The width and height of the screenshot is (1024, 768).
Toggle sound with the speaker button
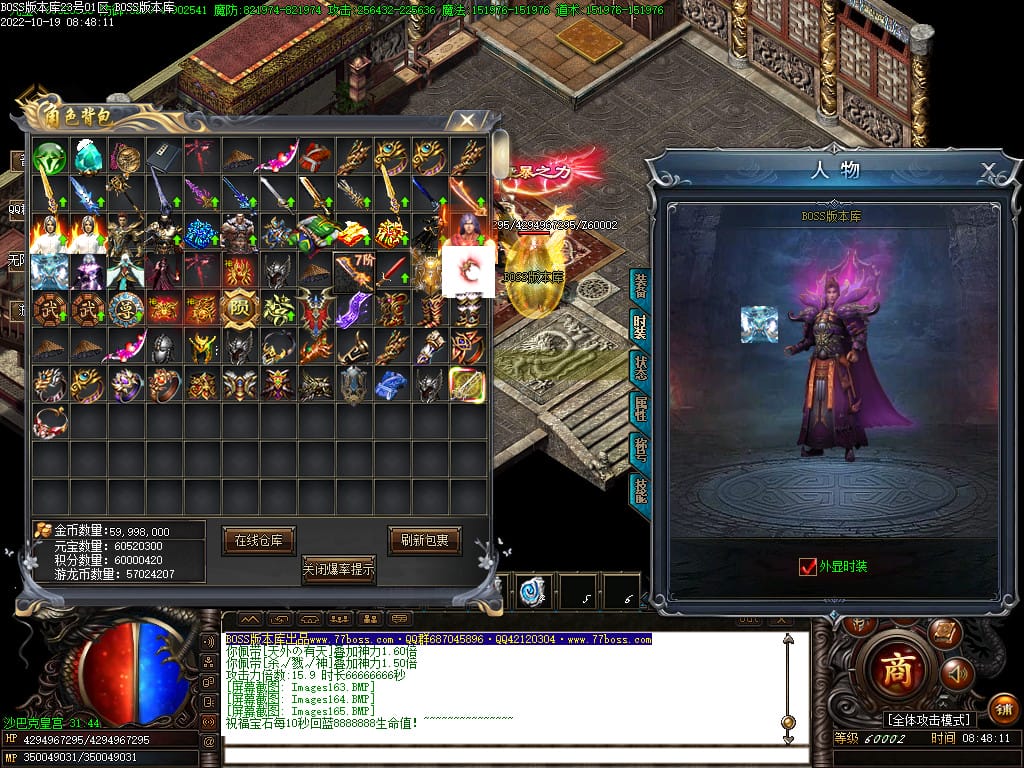(957, 674)
